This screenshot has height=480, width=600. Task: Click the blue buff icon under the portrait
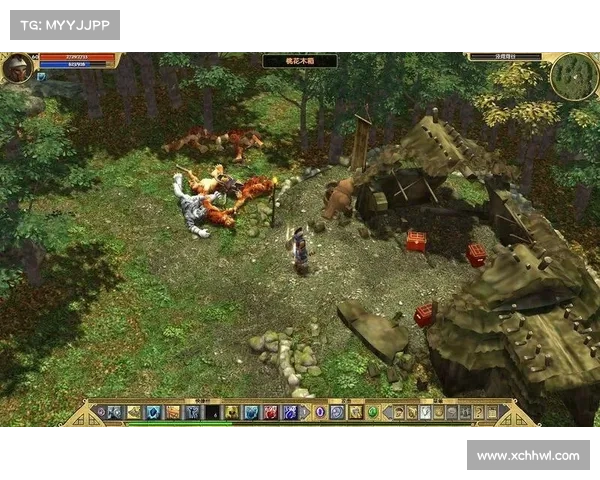pyautogui.click(x=41, y=76)
